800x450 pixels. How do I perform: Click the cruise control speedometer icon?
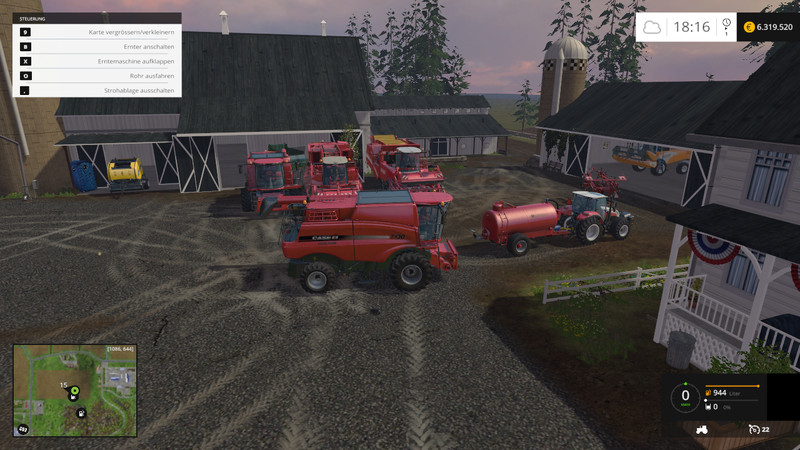753,429
